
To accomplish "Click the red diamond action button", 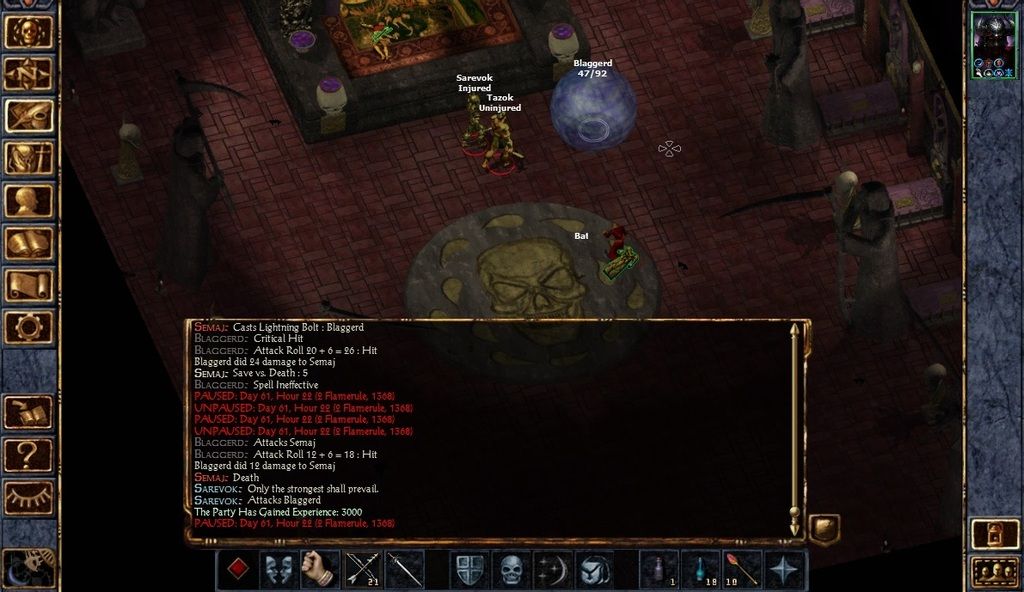I will (x=237, y=569).
